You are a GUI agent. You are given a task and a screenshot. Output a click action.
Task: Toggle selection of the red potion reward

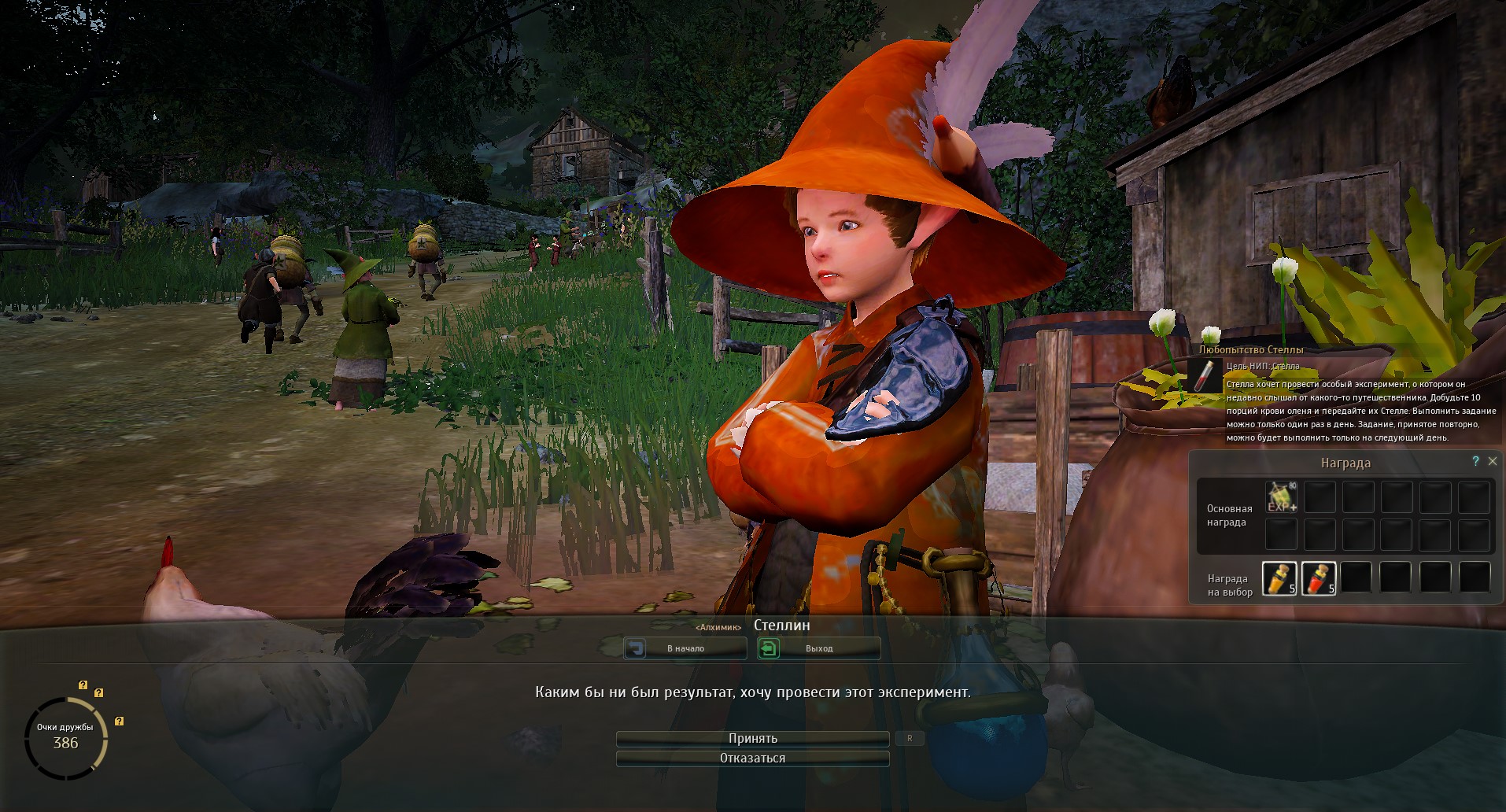tap(1319, 577)
